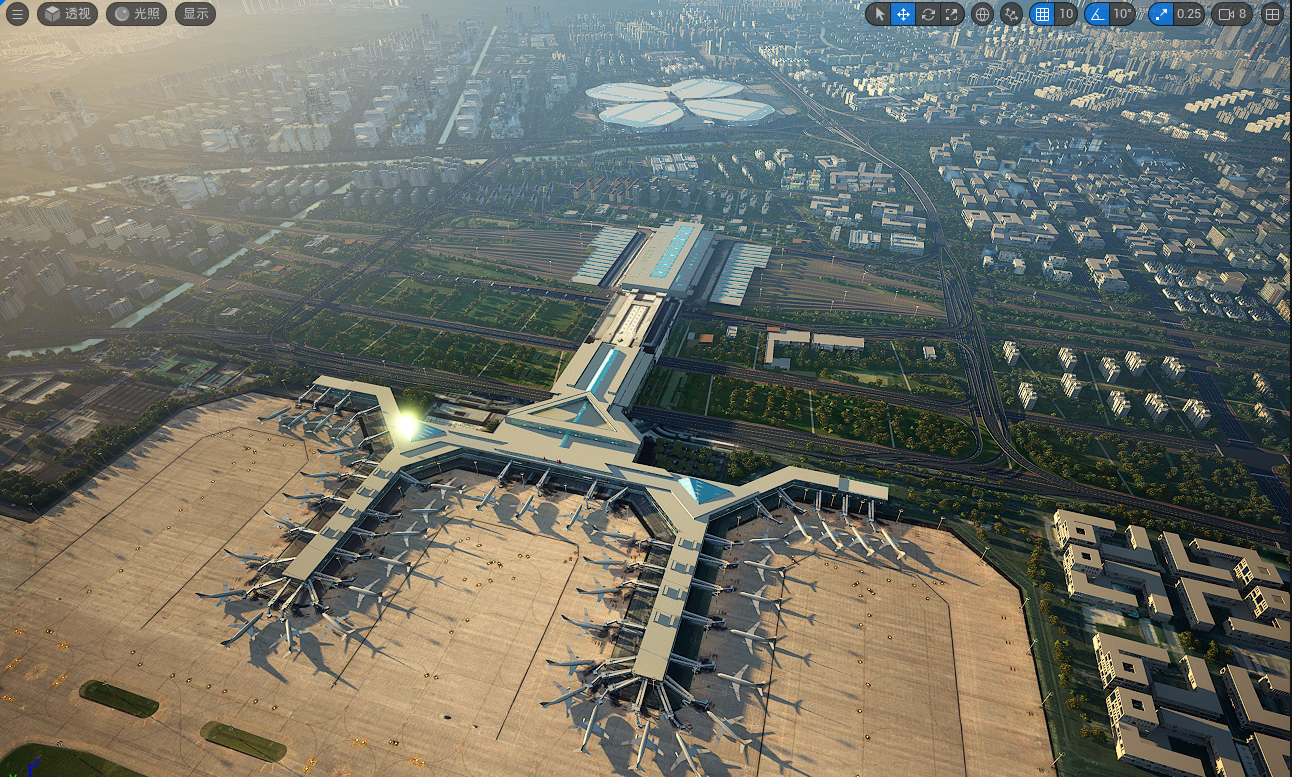Toggle scale snapping with the arrow icon
Screen dimensions: 1292x777
point(1161,14)
